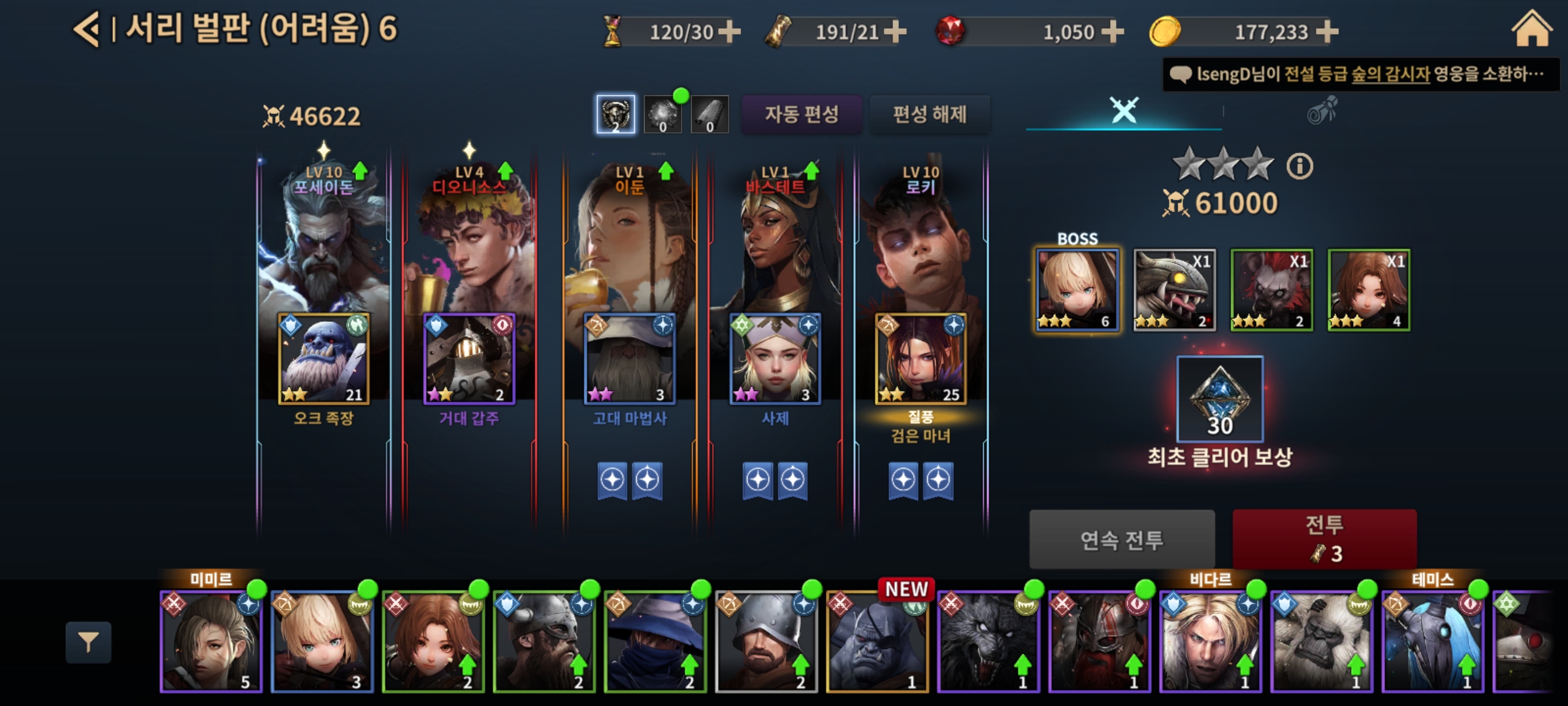This screenshot has height=706, width=1568.
Task: Pick the 미미르 hero from the roster
Action: tap(211, 641)
